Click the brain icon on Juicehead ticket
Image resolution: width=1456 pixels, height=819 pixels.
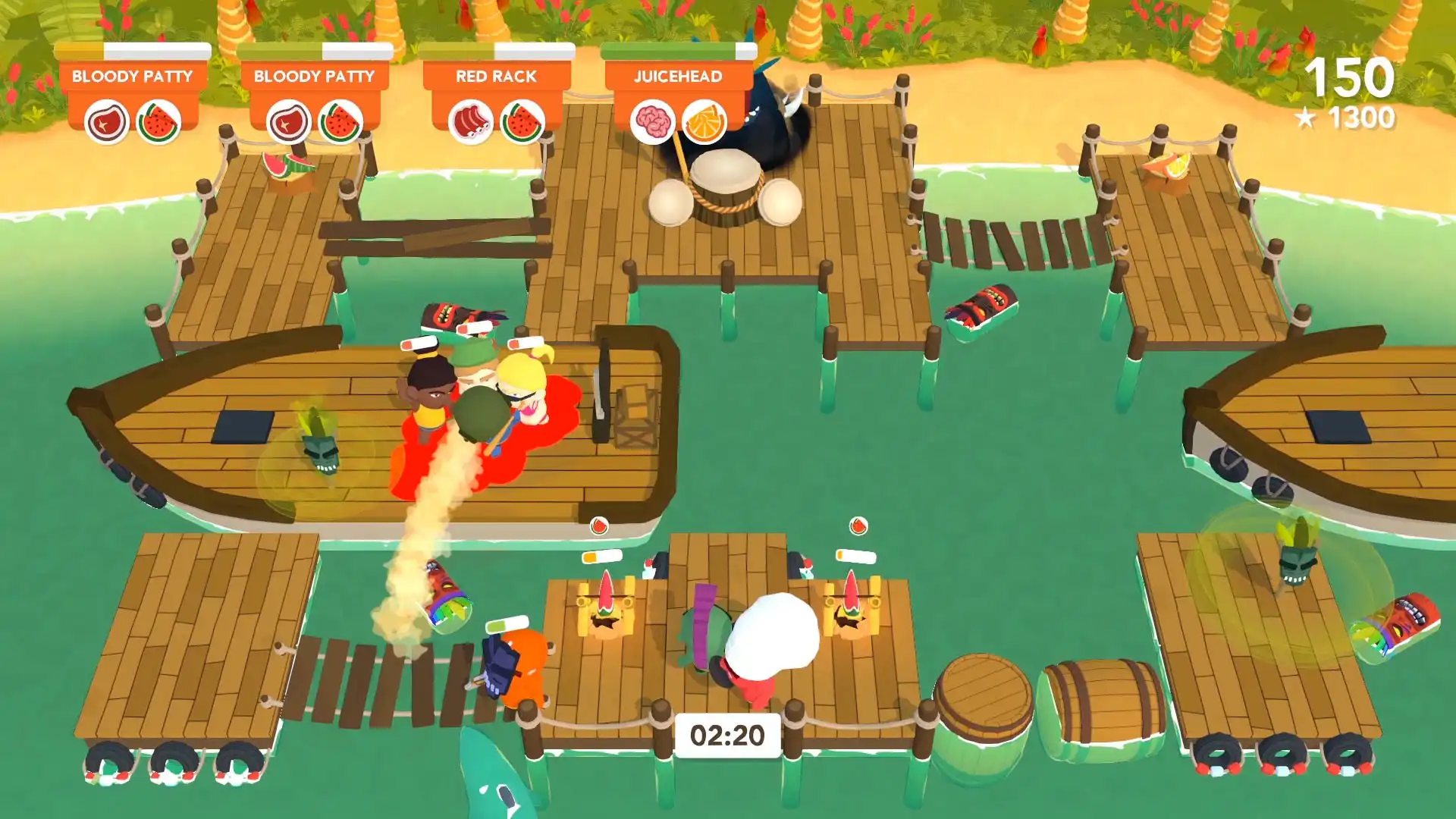tap(651, 120)
